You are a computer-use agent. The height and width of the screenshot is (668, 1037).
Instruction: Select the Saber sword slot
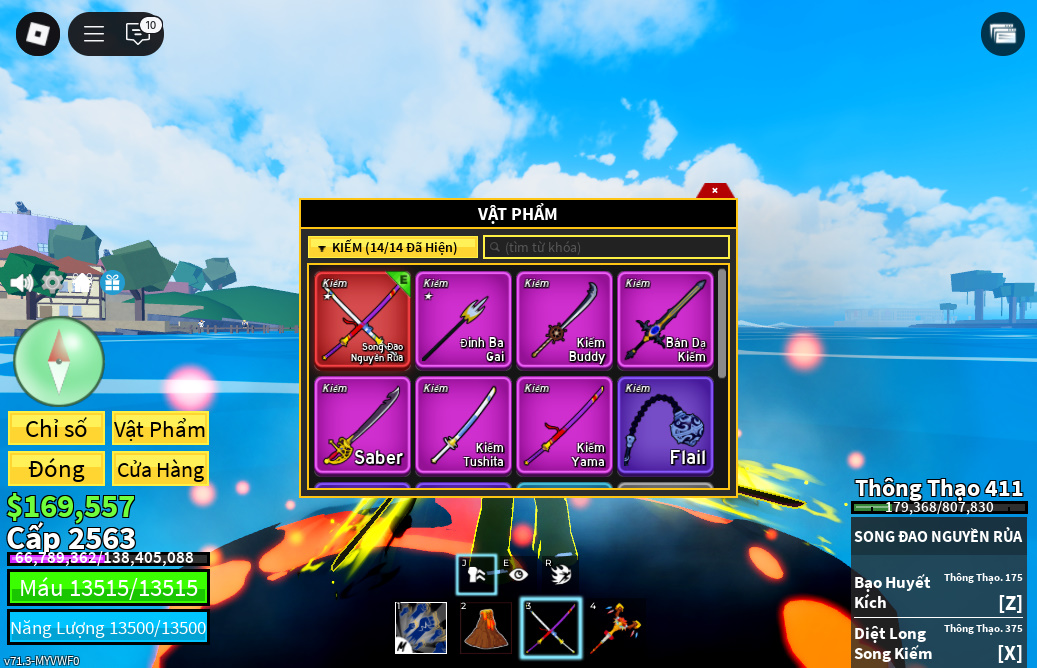pos(363,425)
